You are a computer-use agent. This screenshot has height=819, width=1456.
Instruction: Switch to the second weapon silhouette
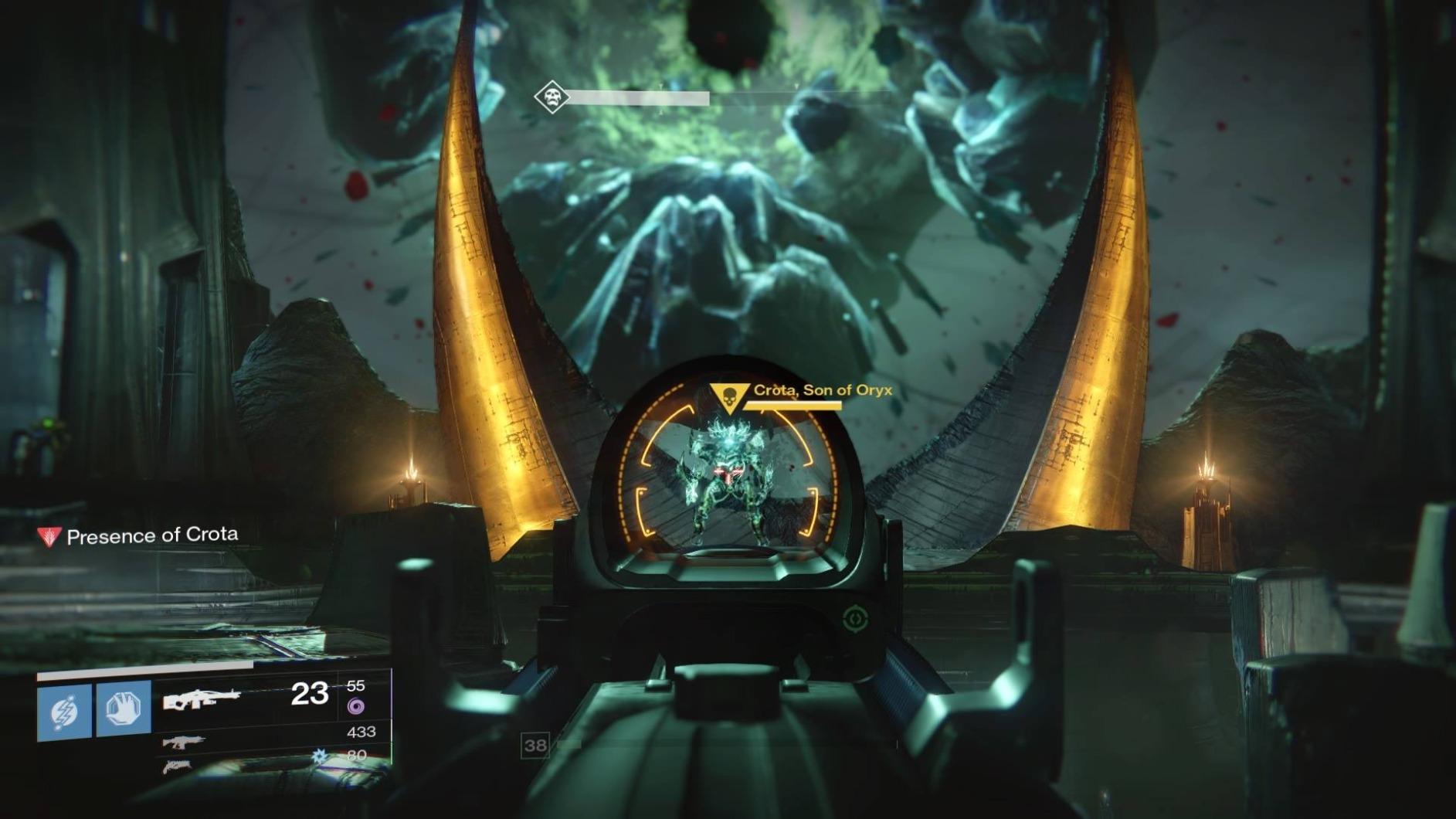coord(184,743)
